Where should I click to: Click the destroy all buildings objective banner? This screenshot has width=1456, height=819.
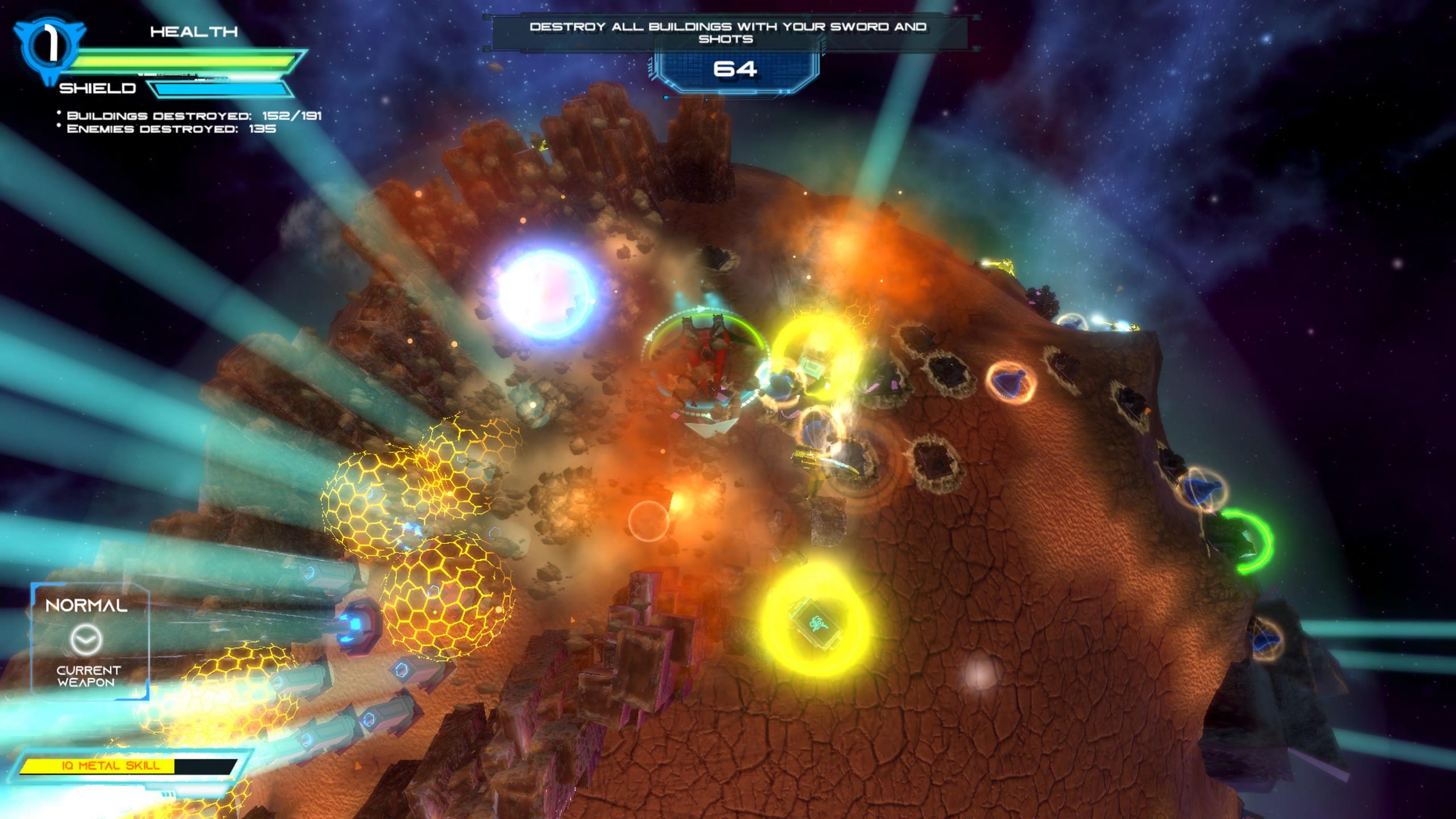(727, 32)
